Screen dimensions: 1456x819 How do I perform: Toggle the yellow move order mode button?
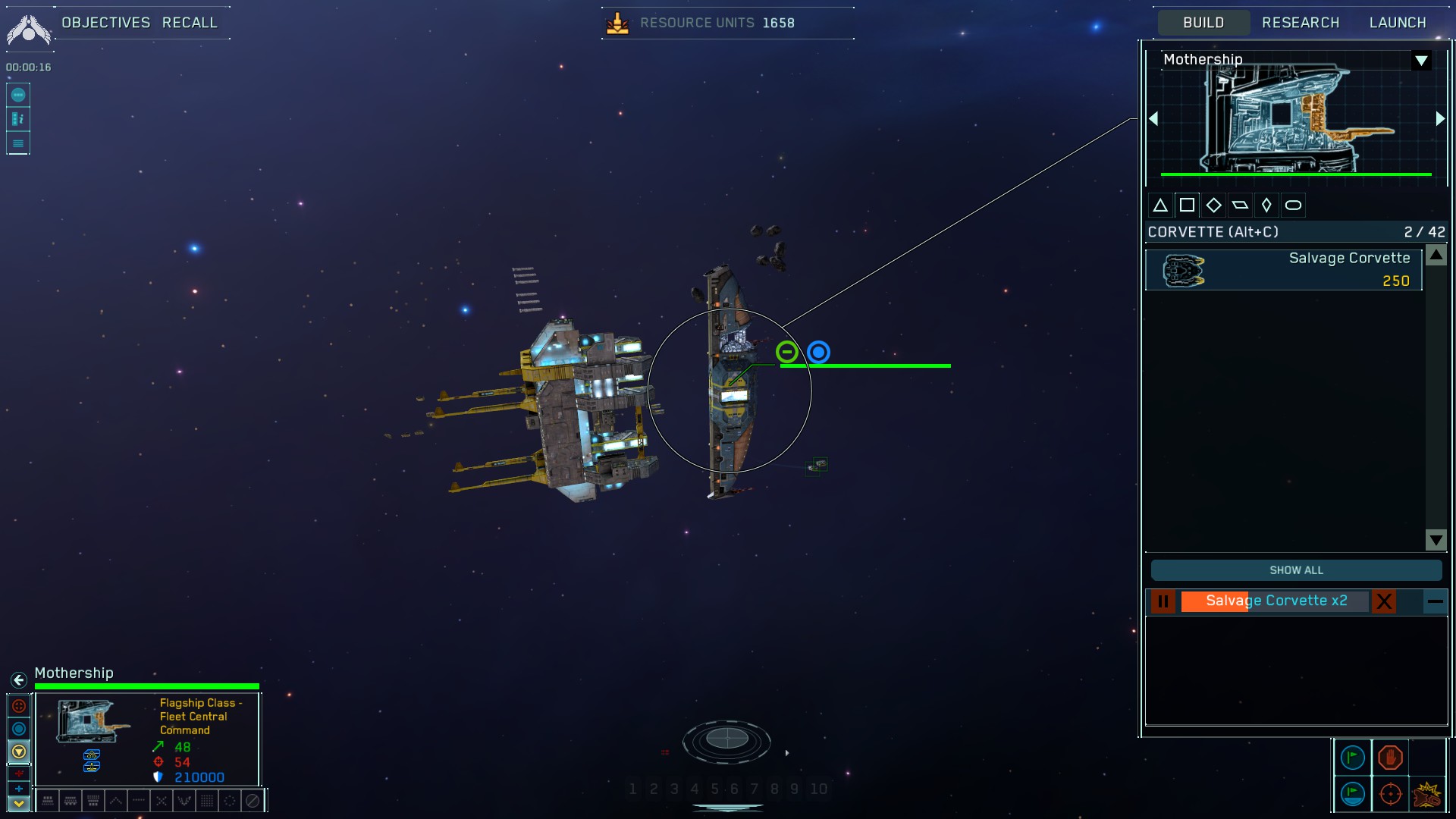19,751
